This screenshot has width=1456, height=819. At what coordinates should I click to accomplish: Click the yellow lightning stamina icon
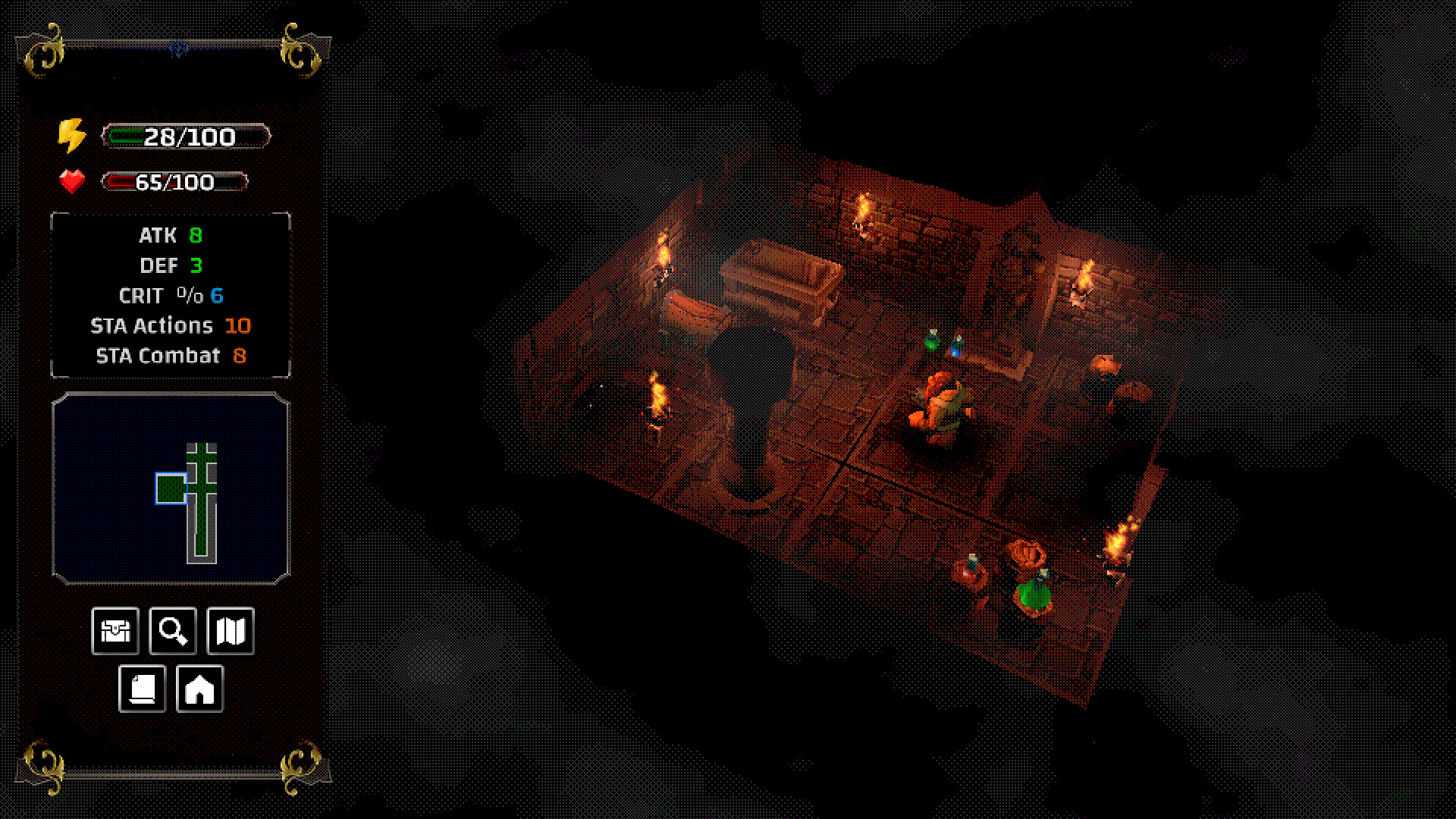click(71, 136)
